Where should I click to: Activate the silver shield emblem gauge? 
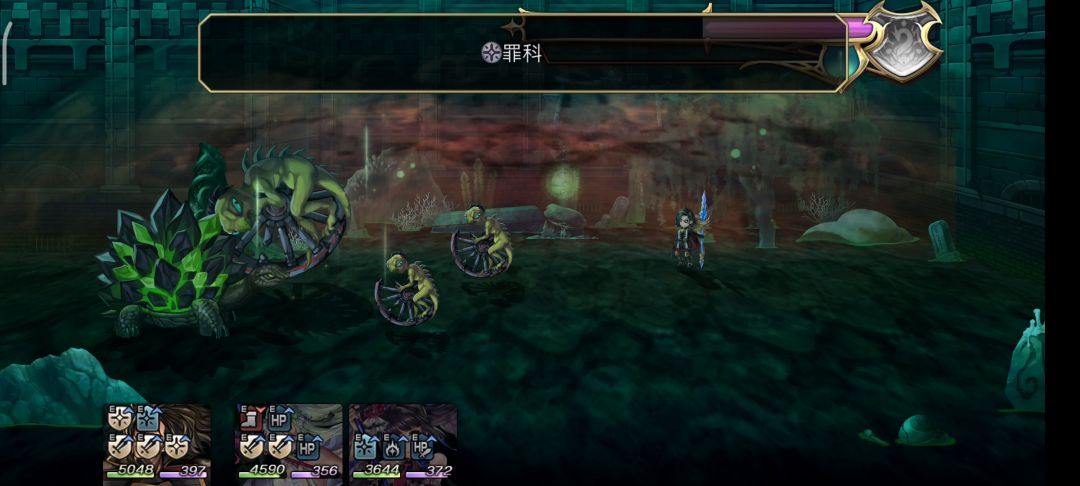click(x=902, y=42)
